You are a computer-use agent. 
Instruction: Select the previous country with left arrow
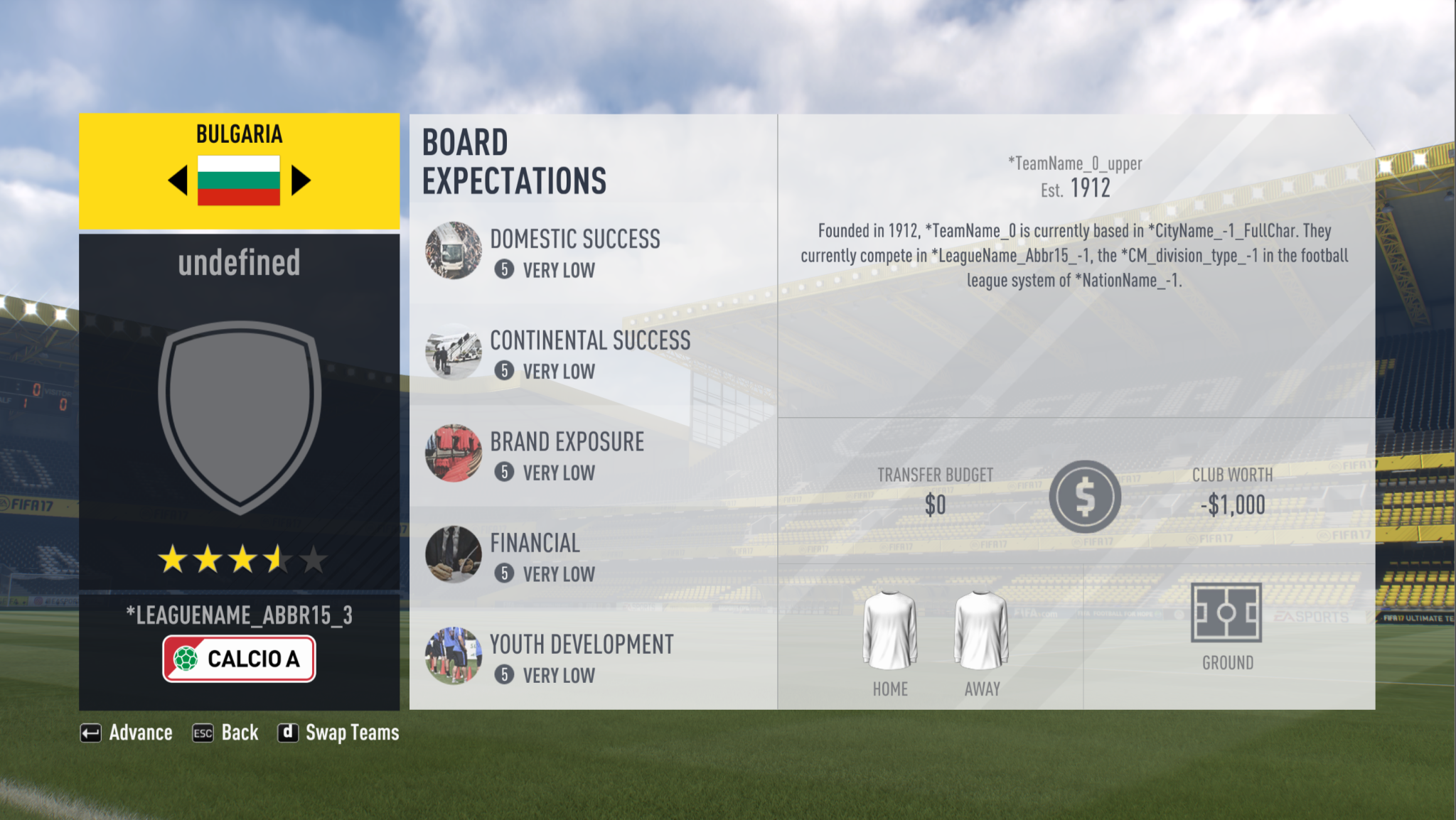tap(178, 180)
